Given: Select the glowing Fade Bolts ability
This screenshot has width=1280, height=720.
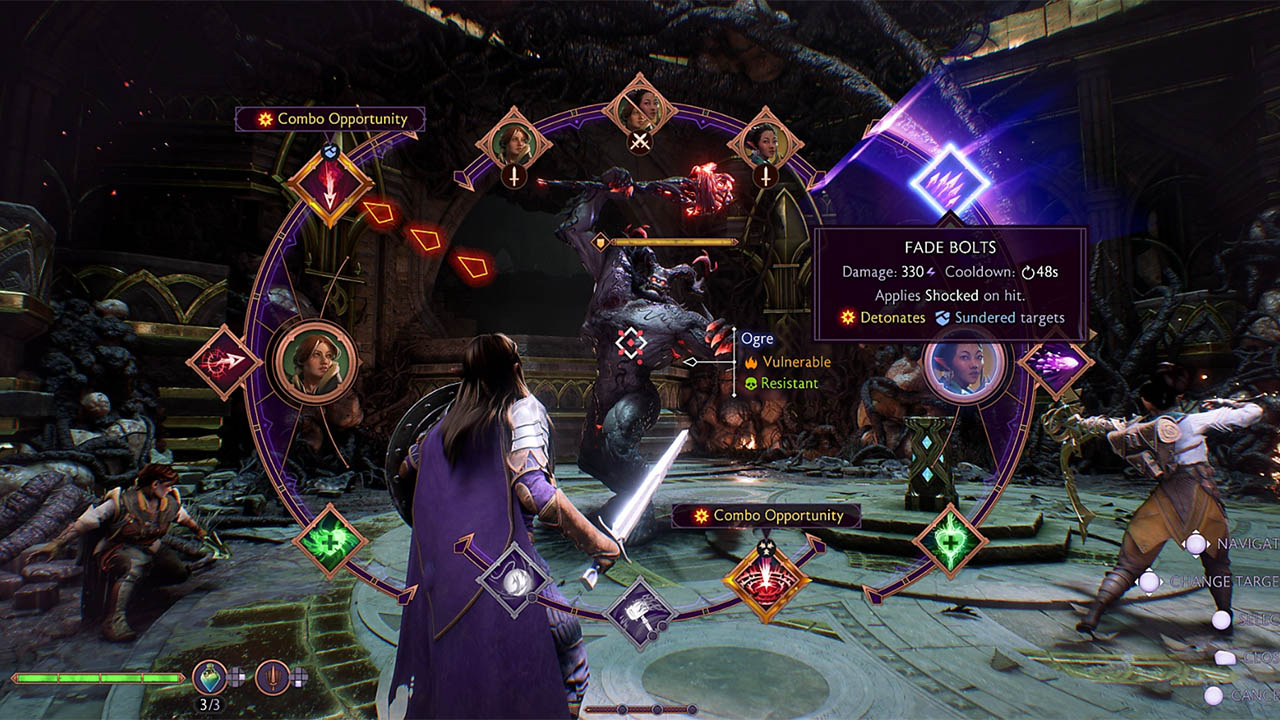Looking at the screenshot, I should 949,181.
